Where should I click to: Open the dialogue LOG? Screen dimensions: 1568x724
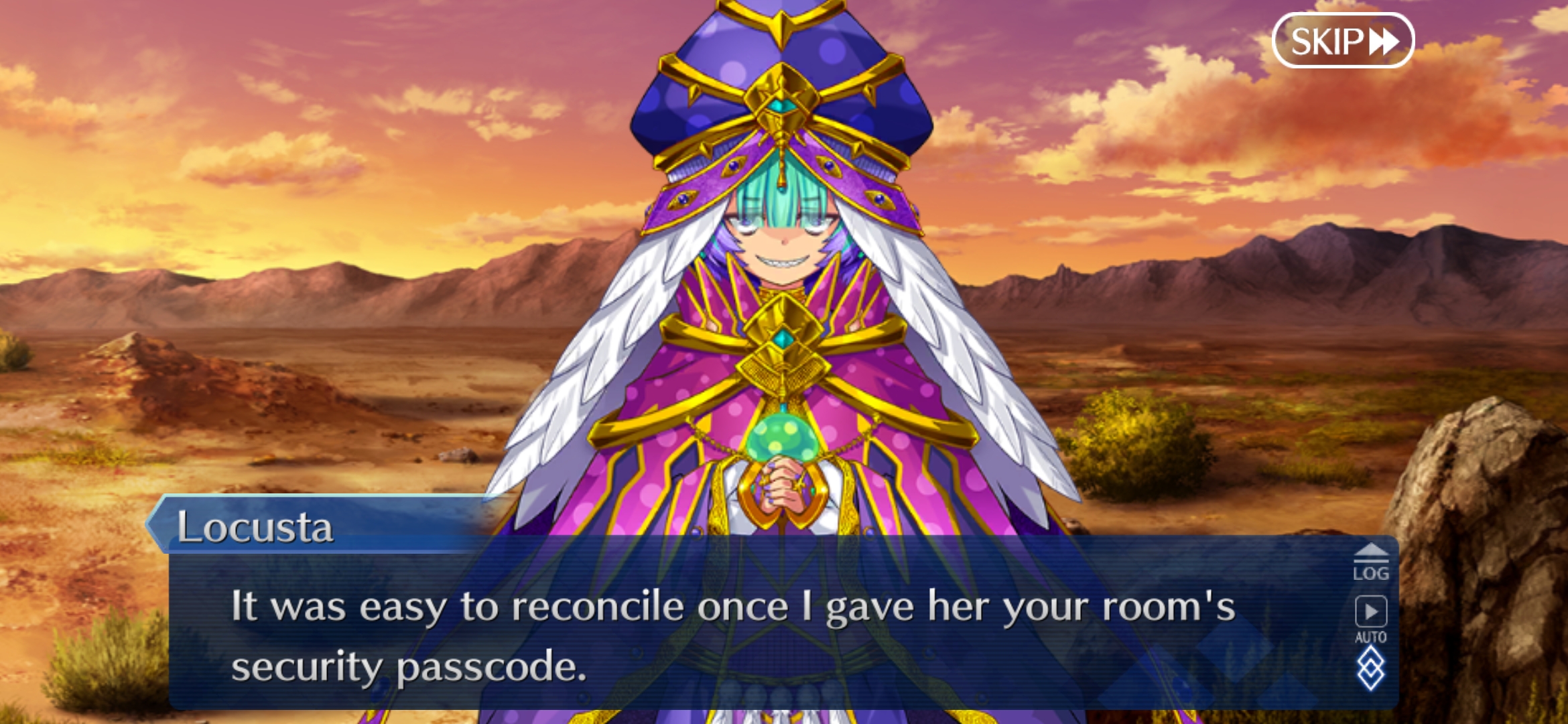[x=1370, y=563]
